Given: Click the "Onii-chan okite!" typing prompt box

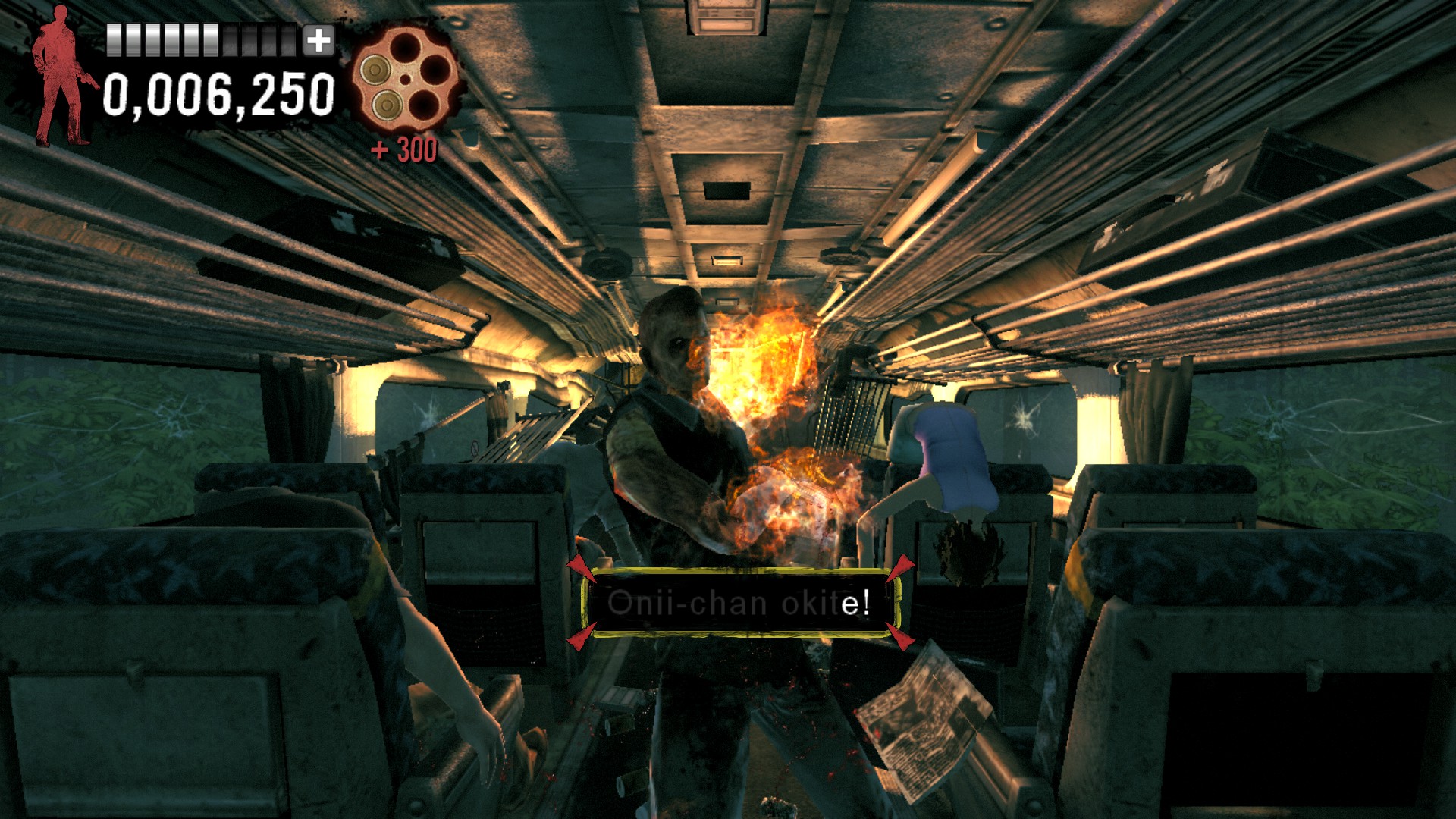Looking at the screenshot, I should click(x=739, y=603).
